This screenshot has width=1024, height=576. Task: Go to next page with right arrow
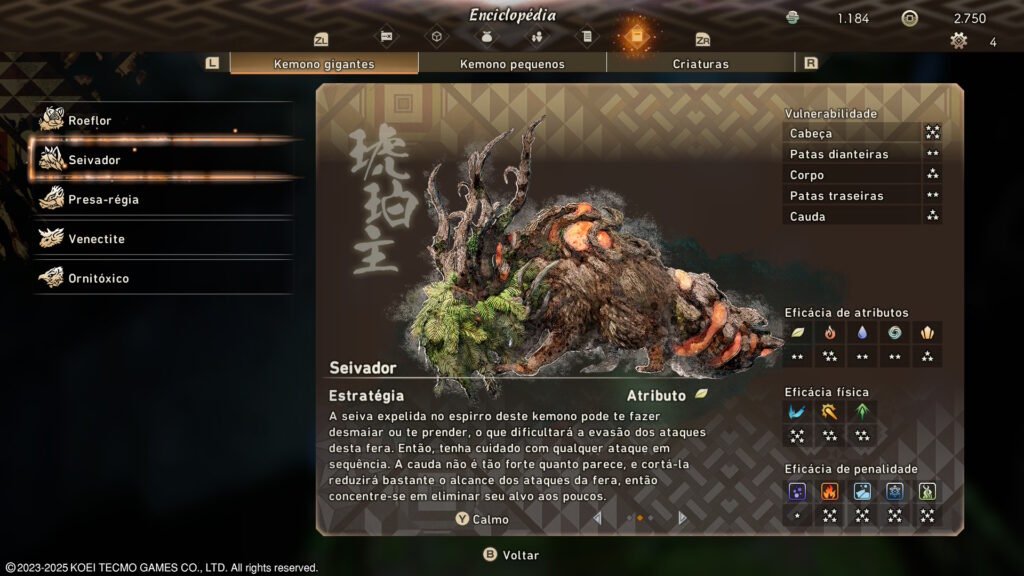pyautogui.click(x=683, y=518)
